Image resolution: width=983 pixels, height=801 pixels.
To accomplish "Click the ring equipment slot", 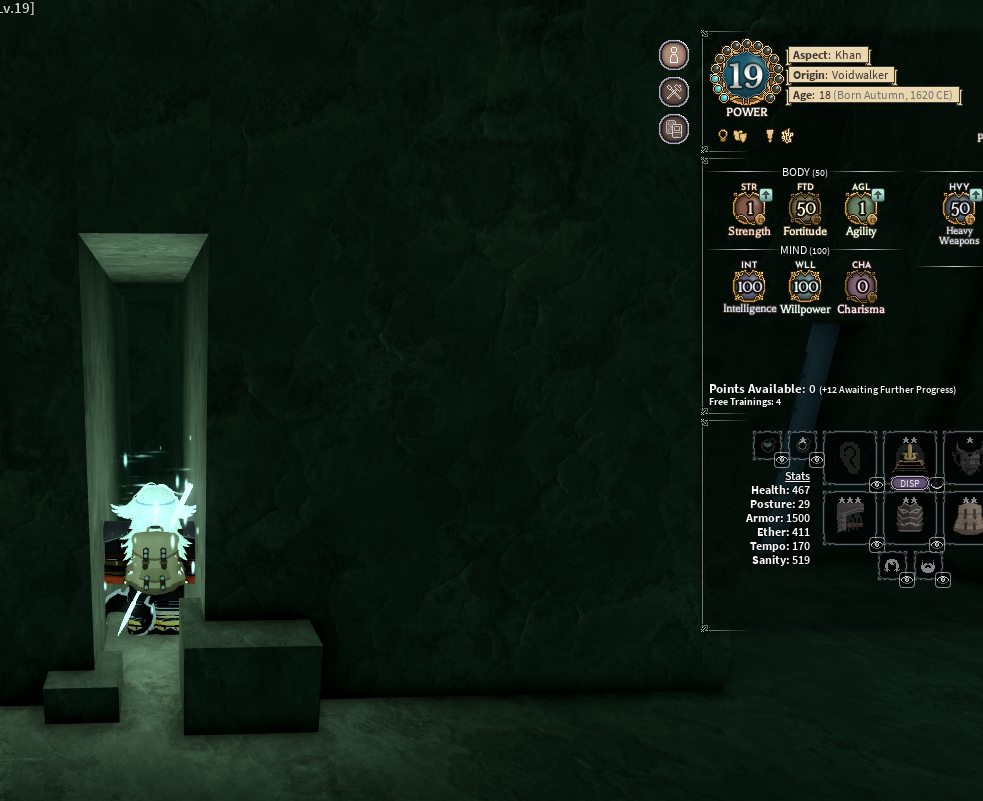I will coord(802,444).
